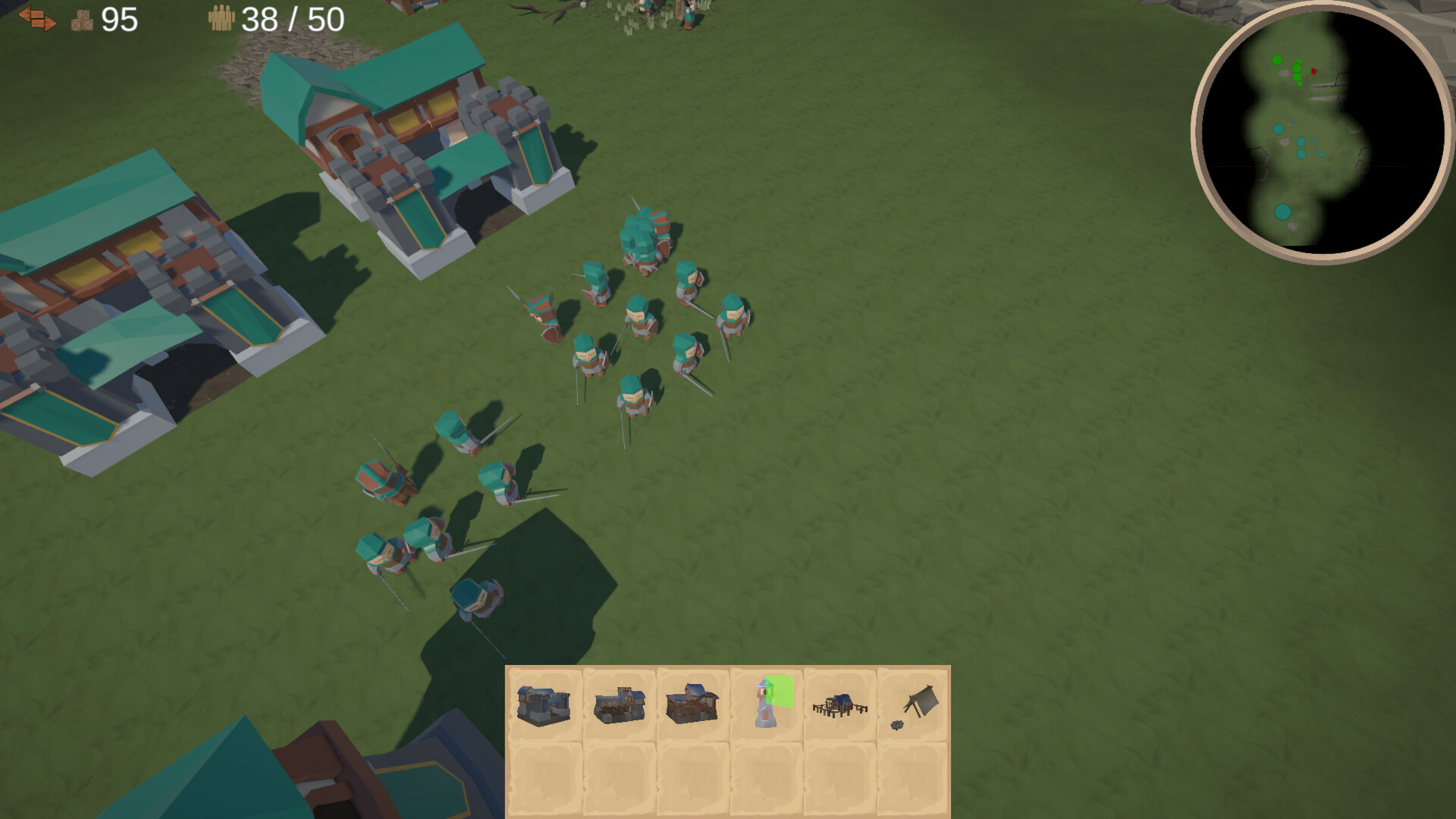The image size is (1456, 819).
Task: Select the large tavern building icon
Action: click(690, 704)
